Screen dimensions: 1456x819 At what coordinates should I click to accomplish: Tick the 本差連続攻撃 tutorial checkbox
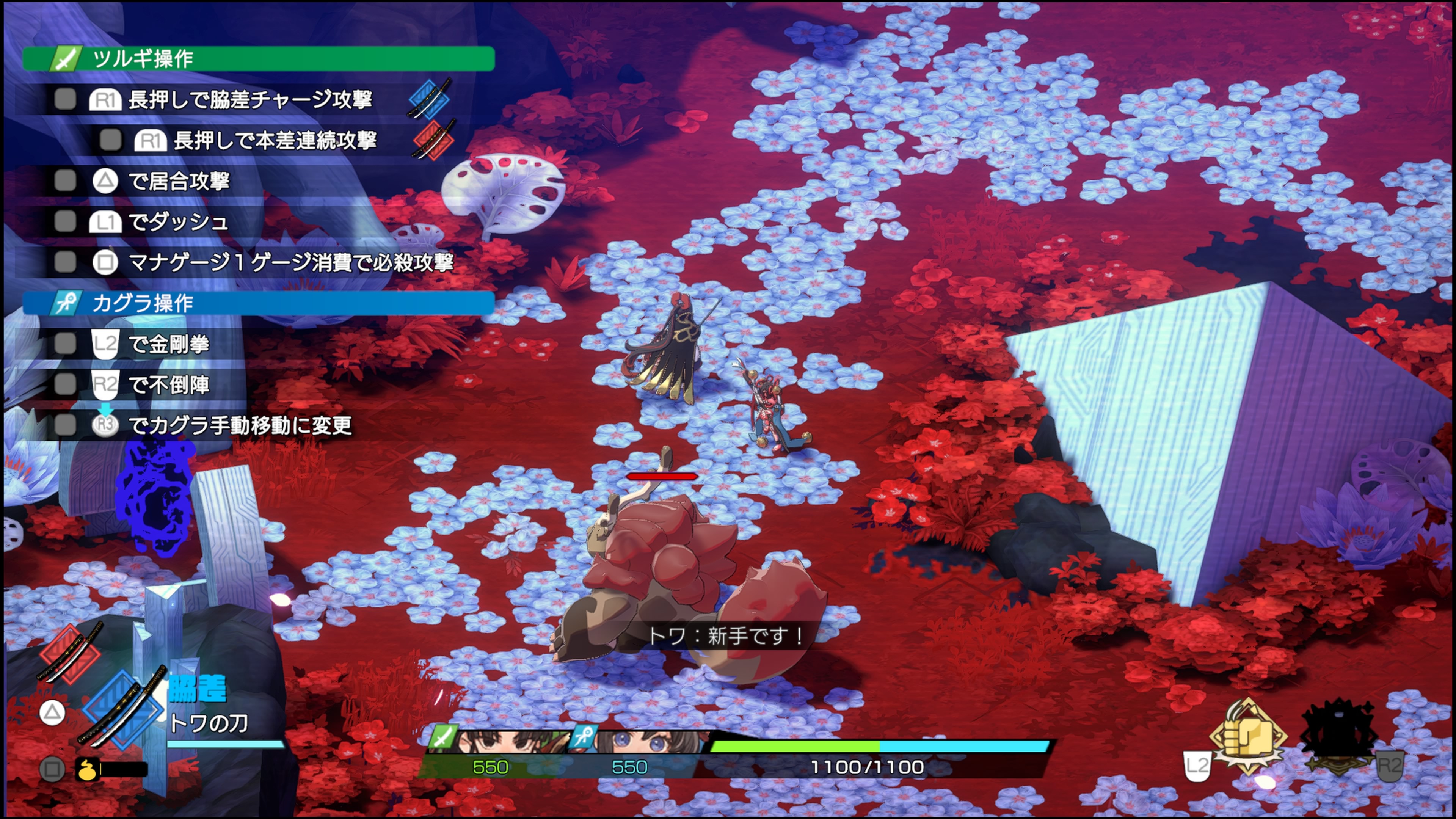point(110,140)
